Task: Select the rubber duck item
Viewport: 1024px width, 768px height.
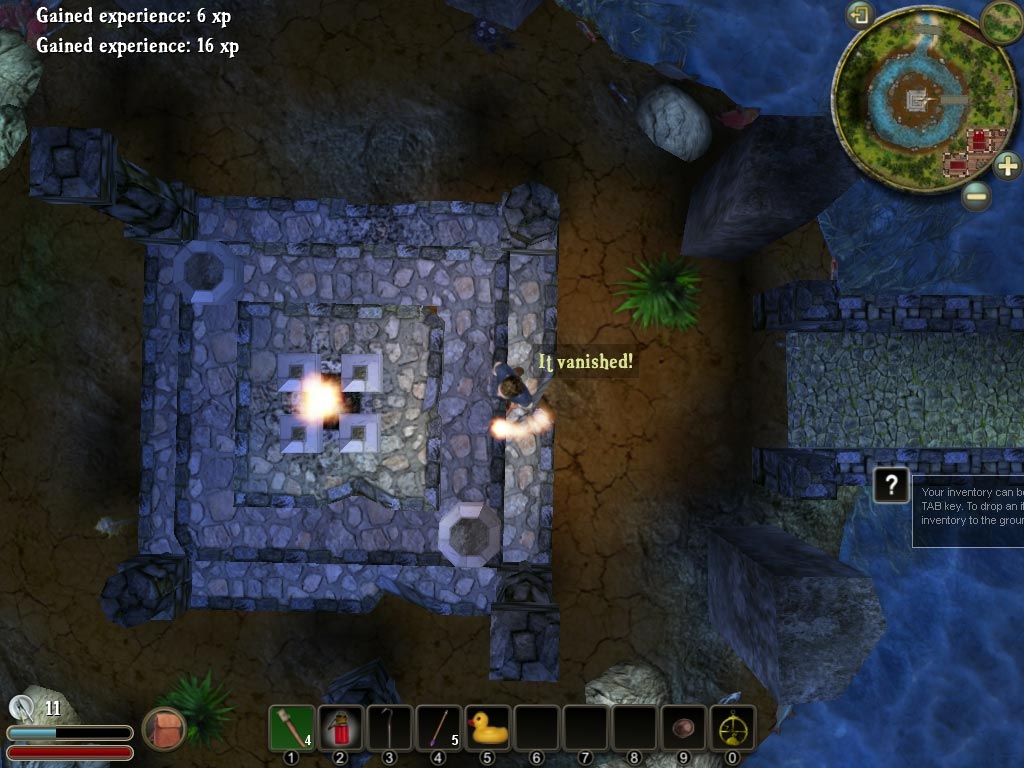Action: click(488, 727)
